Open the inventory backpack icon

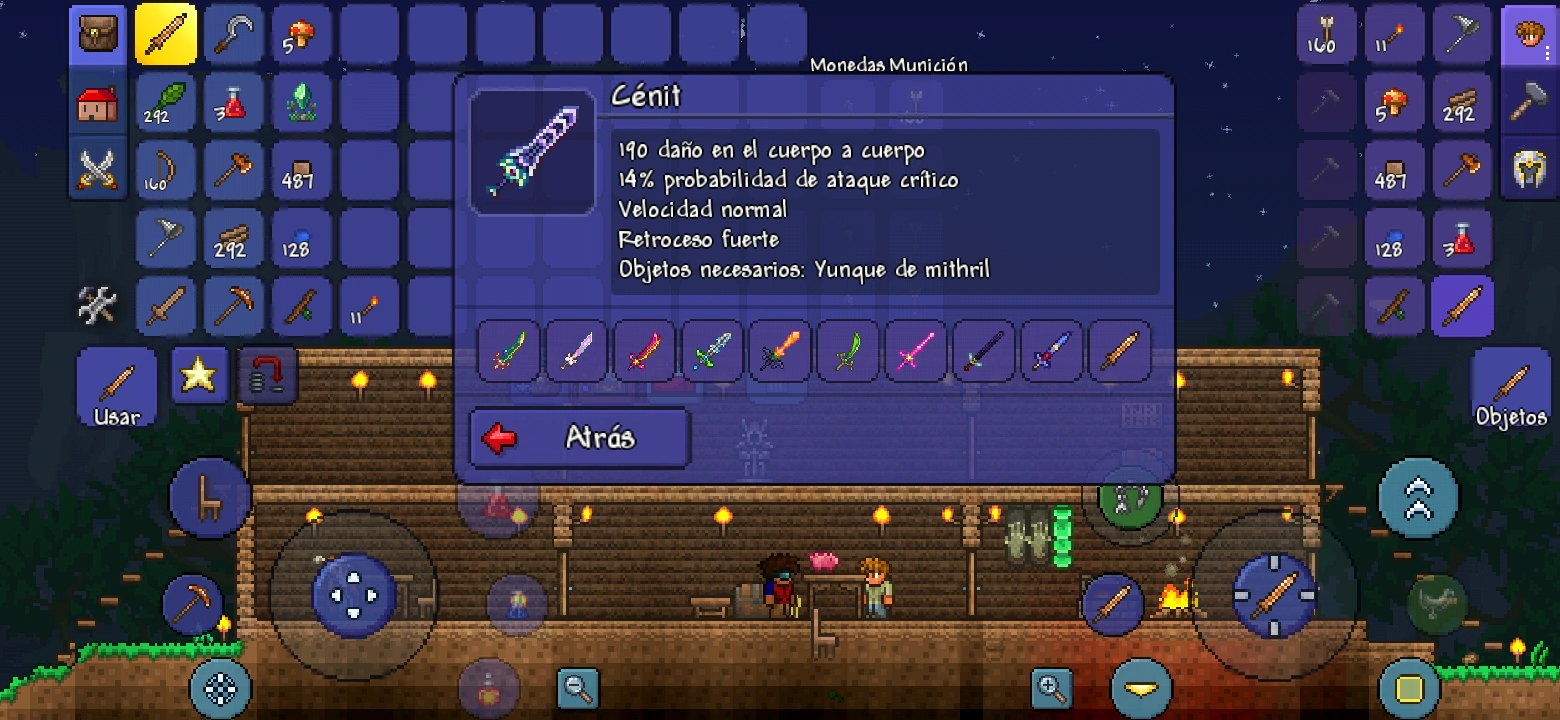pyautogui.click(x=97, y=32)
